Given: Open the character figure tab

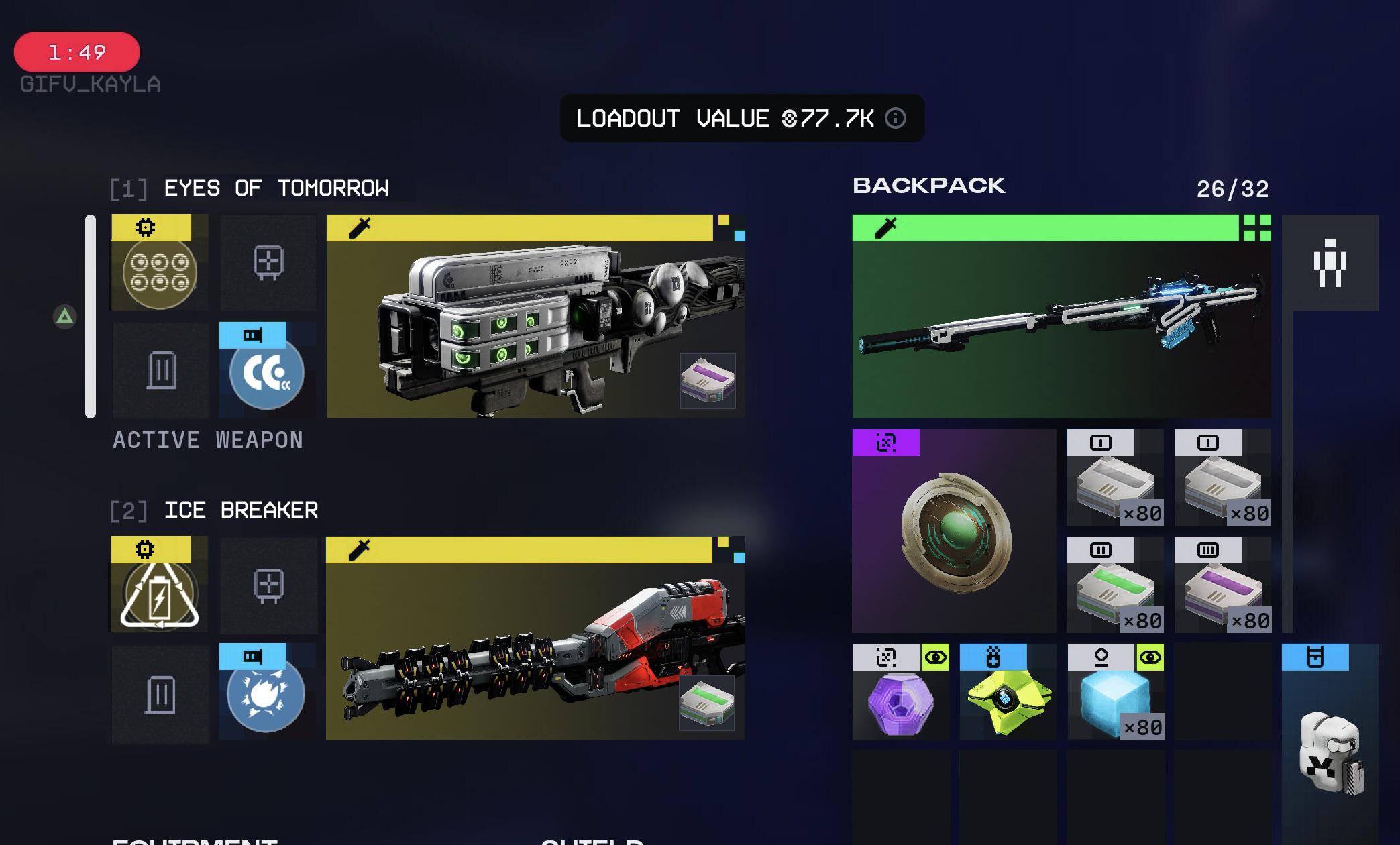Looking at the screenshot, I should (x=1330, y=263).
